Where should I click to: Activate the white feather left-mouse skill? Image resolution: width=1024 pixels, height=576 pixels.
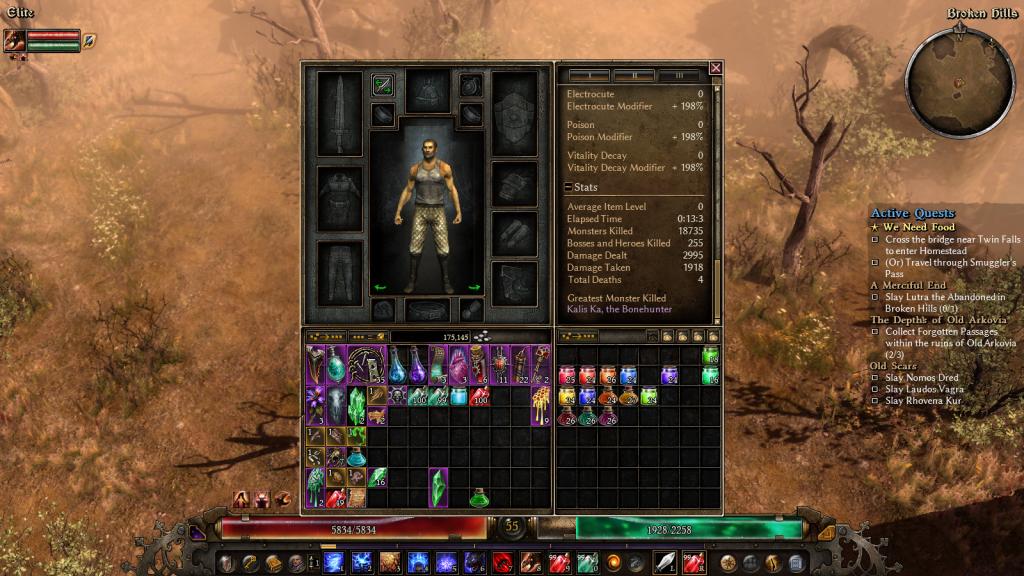[666, 562]
